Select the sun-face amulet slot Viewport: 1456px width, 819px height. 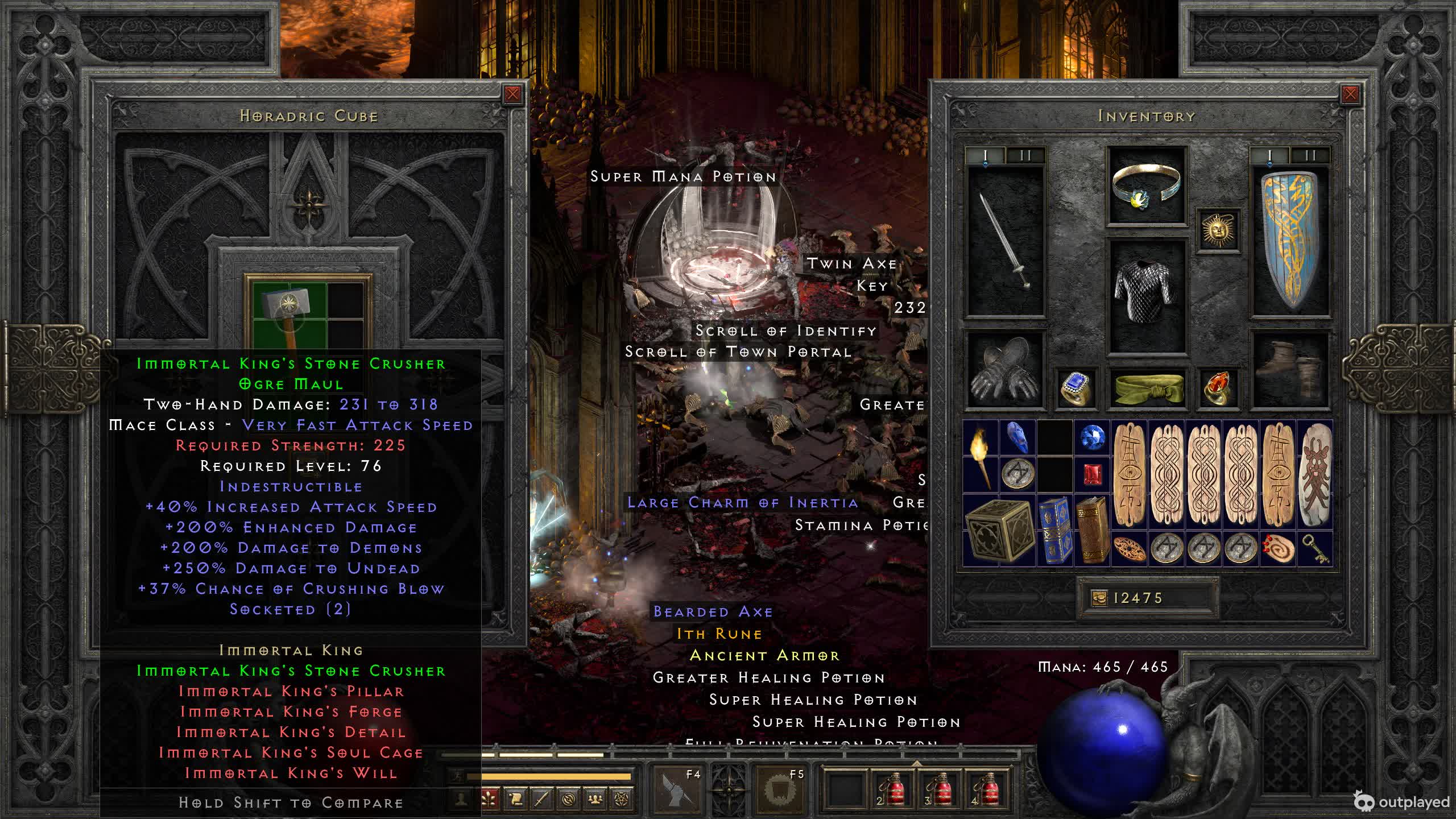[1218, 230]
